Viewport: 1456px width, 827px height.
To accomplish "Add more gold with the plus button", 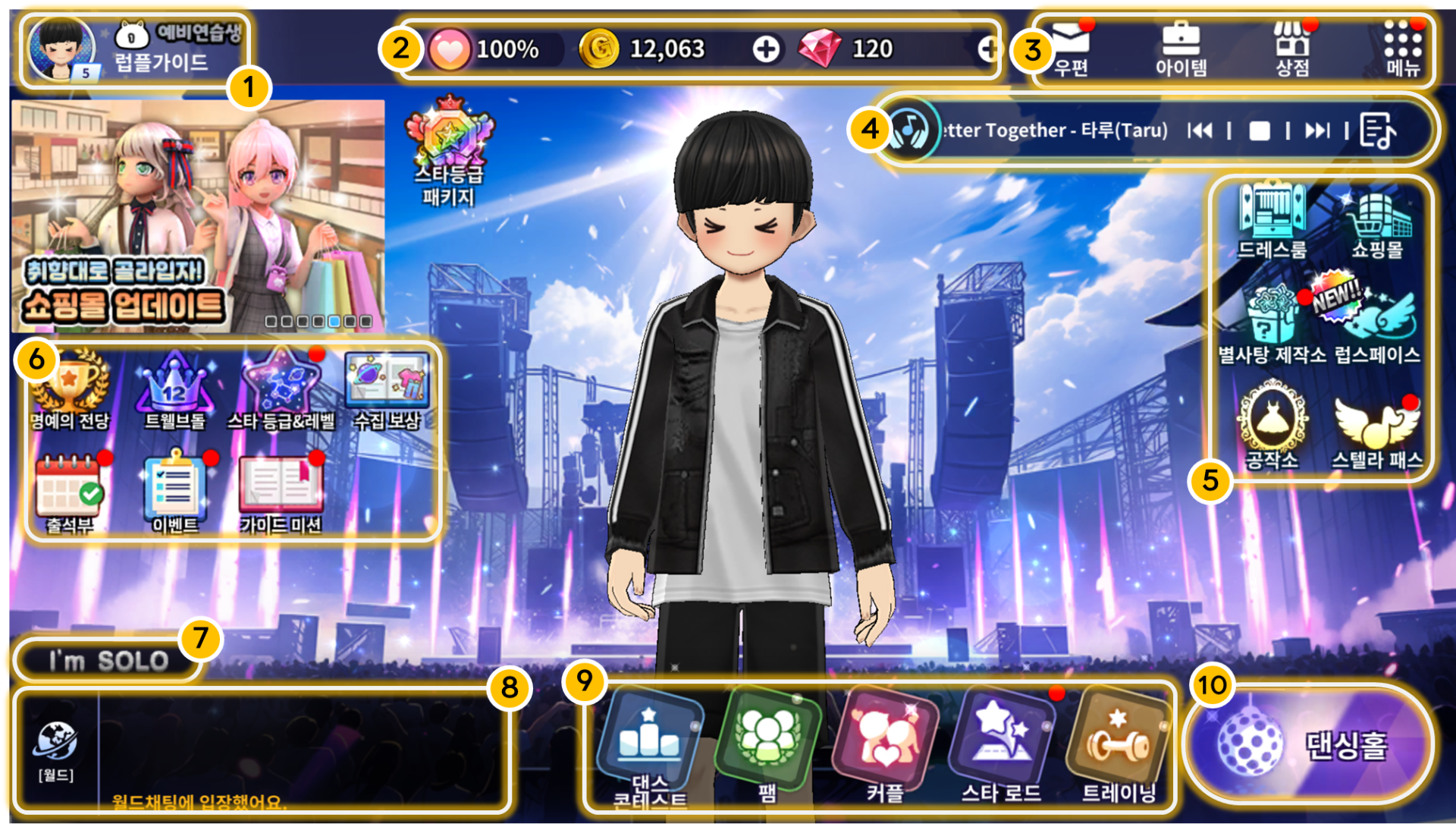I will [x=766, y=49].
